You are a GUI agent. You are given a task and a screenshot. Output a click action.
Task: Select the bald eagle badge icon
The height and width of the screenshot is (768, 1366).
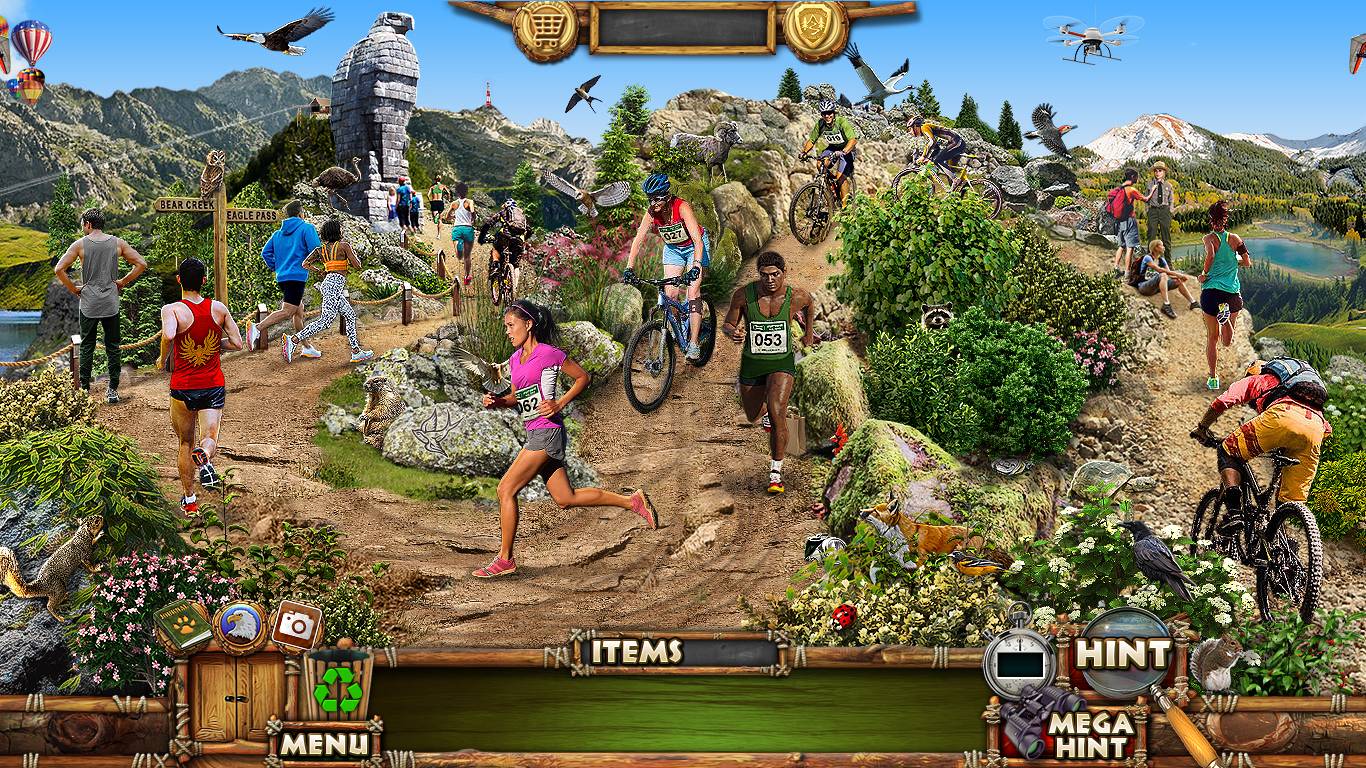pos(240,627)
